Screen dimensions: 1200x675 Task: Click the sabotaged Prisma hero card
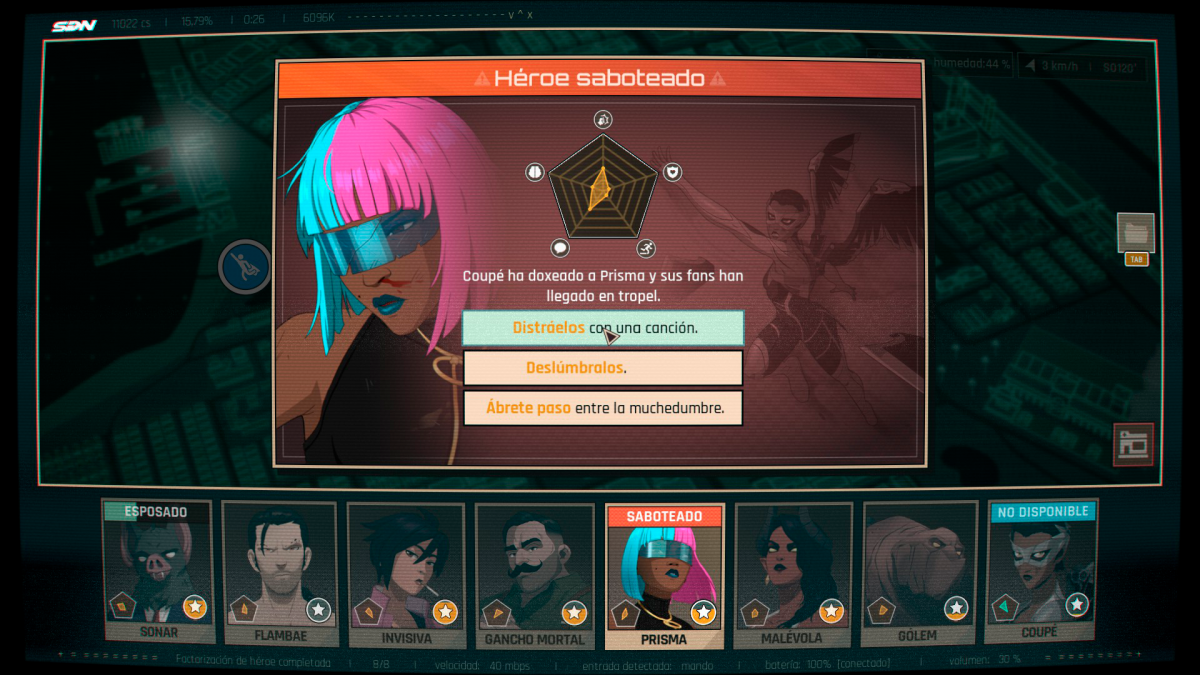point(664,576)
